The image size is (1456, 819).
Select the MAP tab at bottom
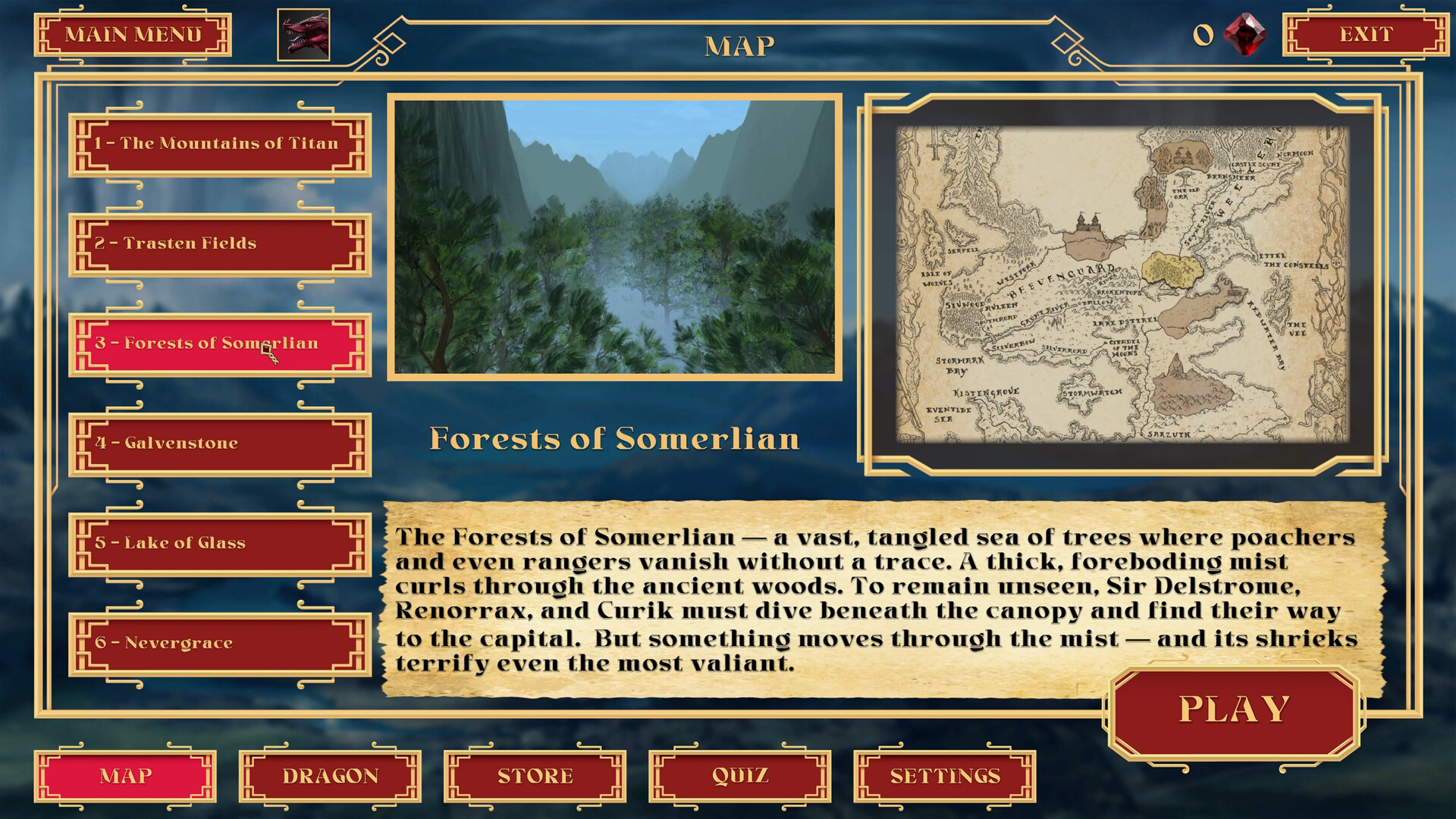tap(127, 777)
